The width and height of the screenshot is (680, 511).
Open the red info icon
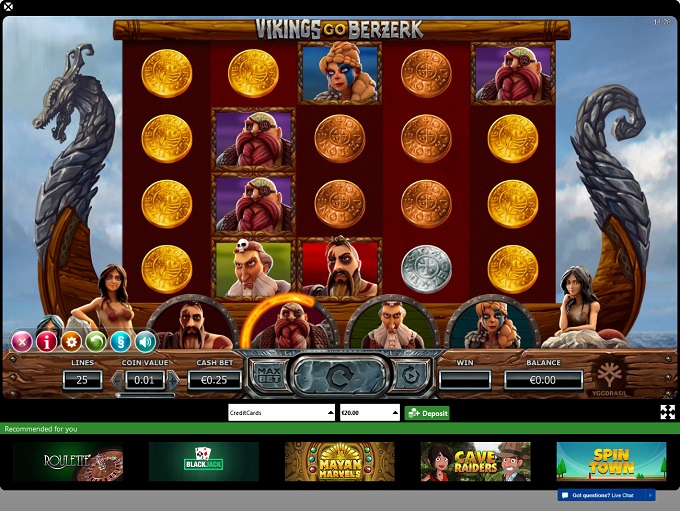[46, 342]
